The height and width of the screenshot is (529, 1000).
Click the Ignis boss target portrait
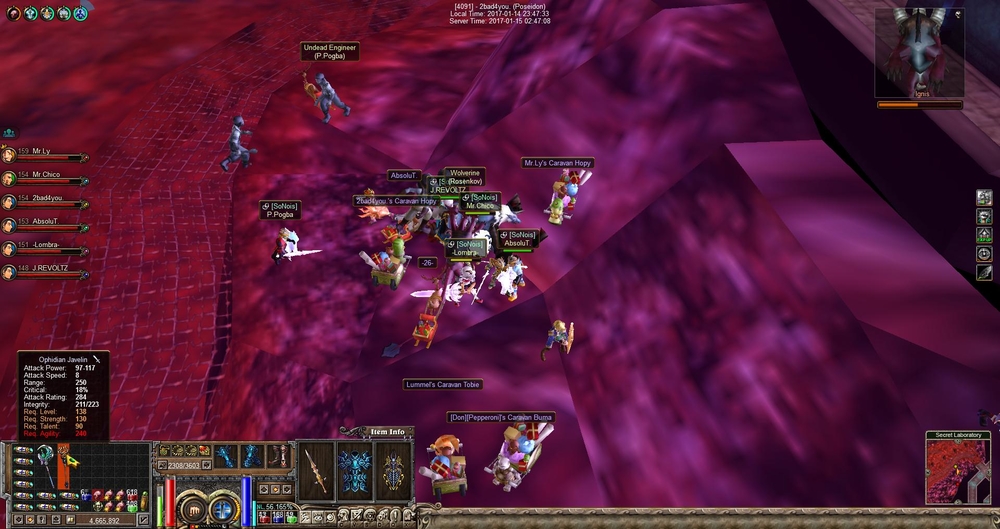click(919, 53)
